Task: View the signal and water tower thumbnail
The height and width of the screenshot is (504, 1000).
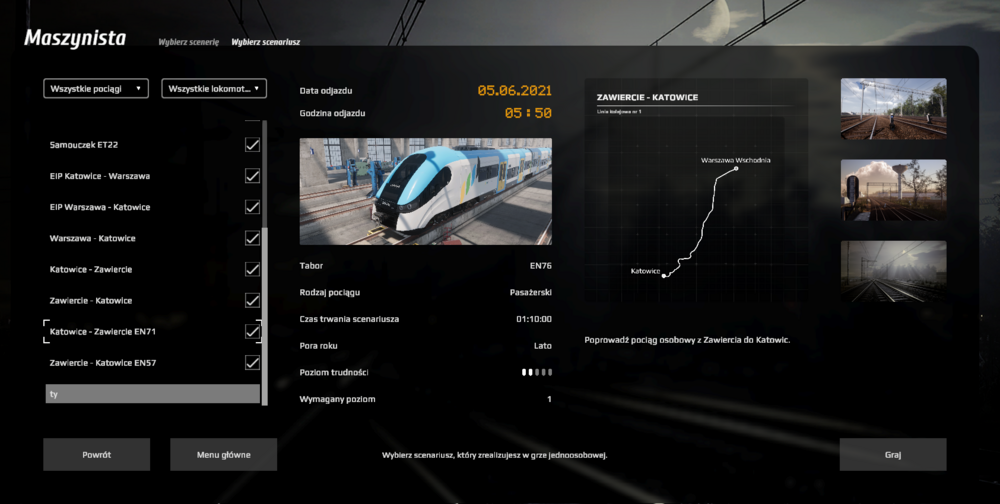Action: point(893,190)
